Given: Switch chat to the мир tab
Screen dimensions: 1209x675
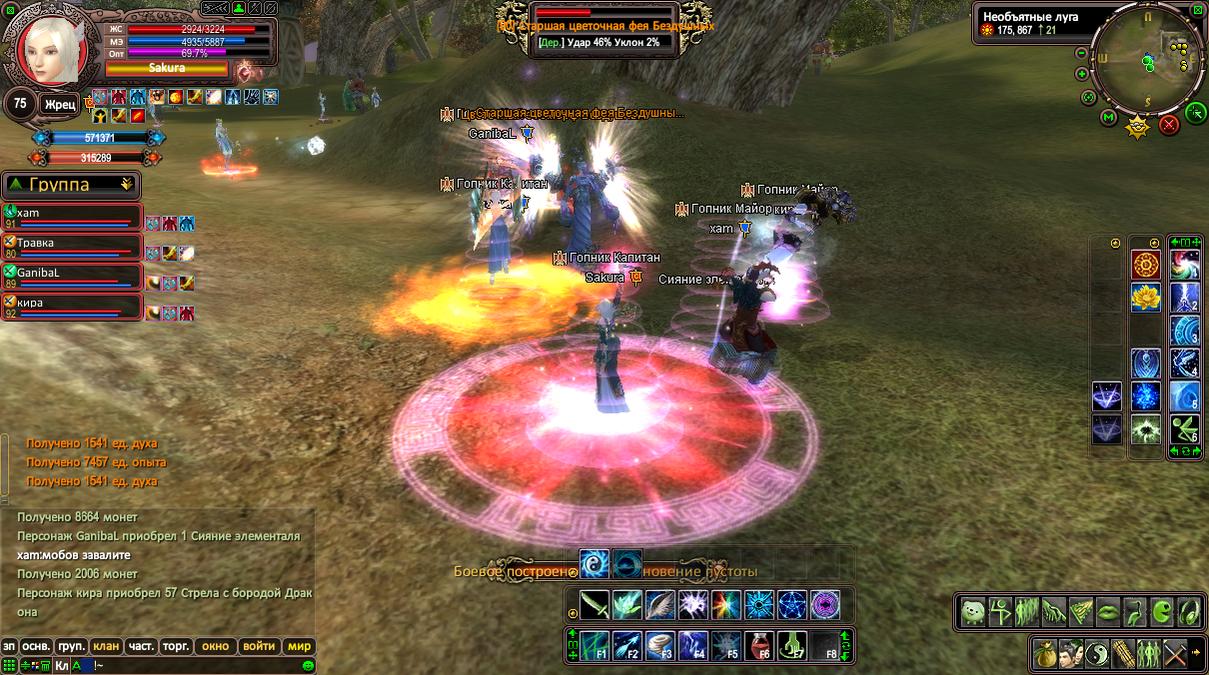Looking at the screenshot, I should coord(299,646).
